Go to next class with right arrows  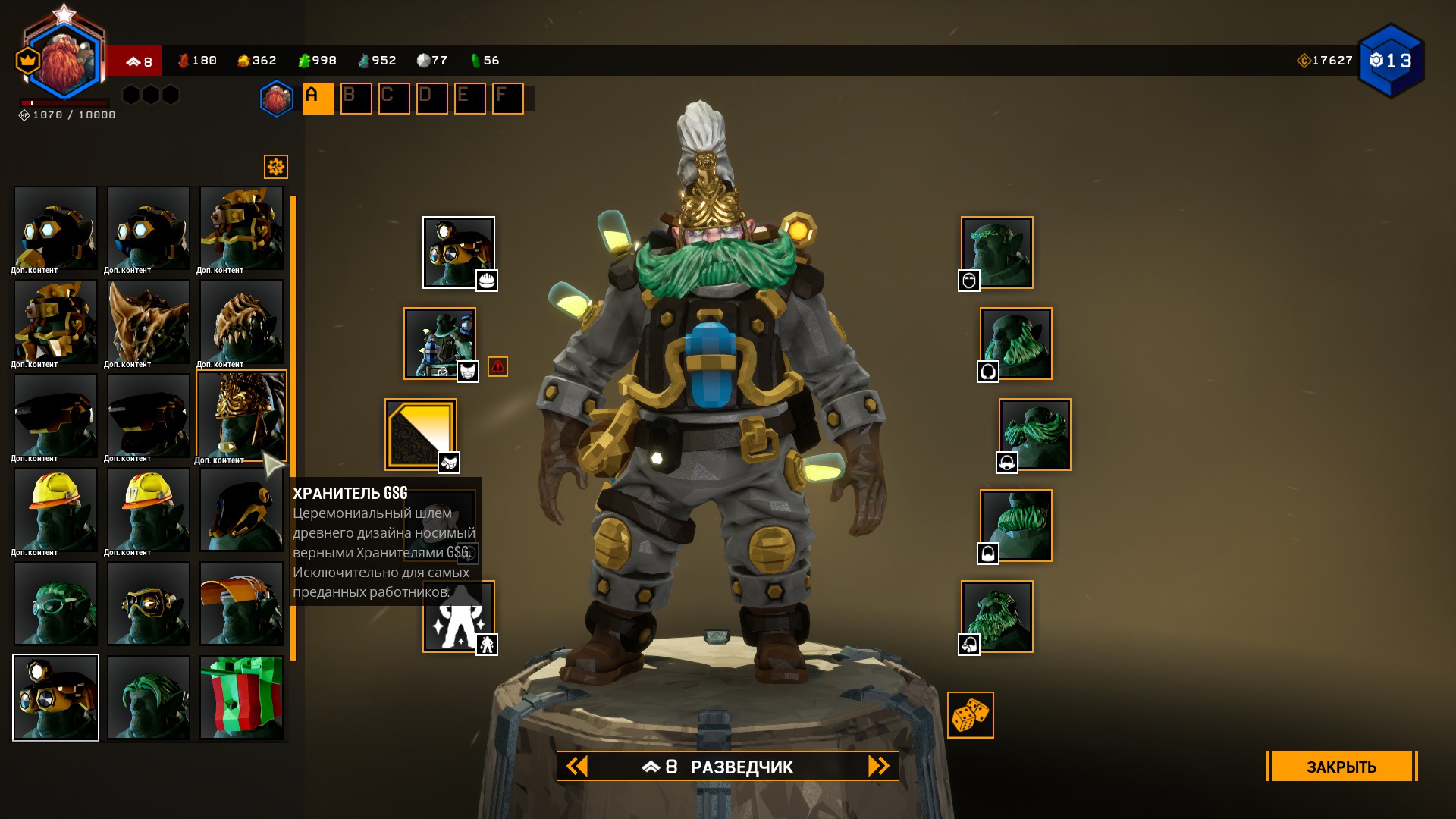point(878,766)
